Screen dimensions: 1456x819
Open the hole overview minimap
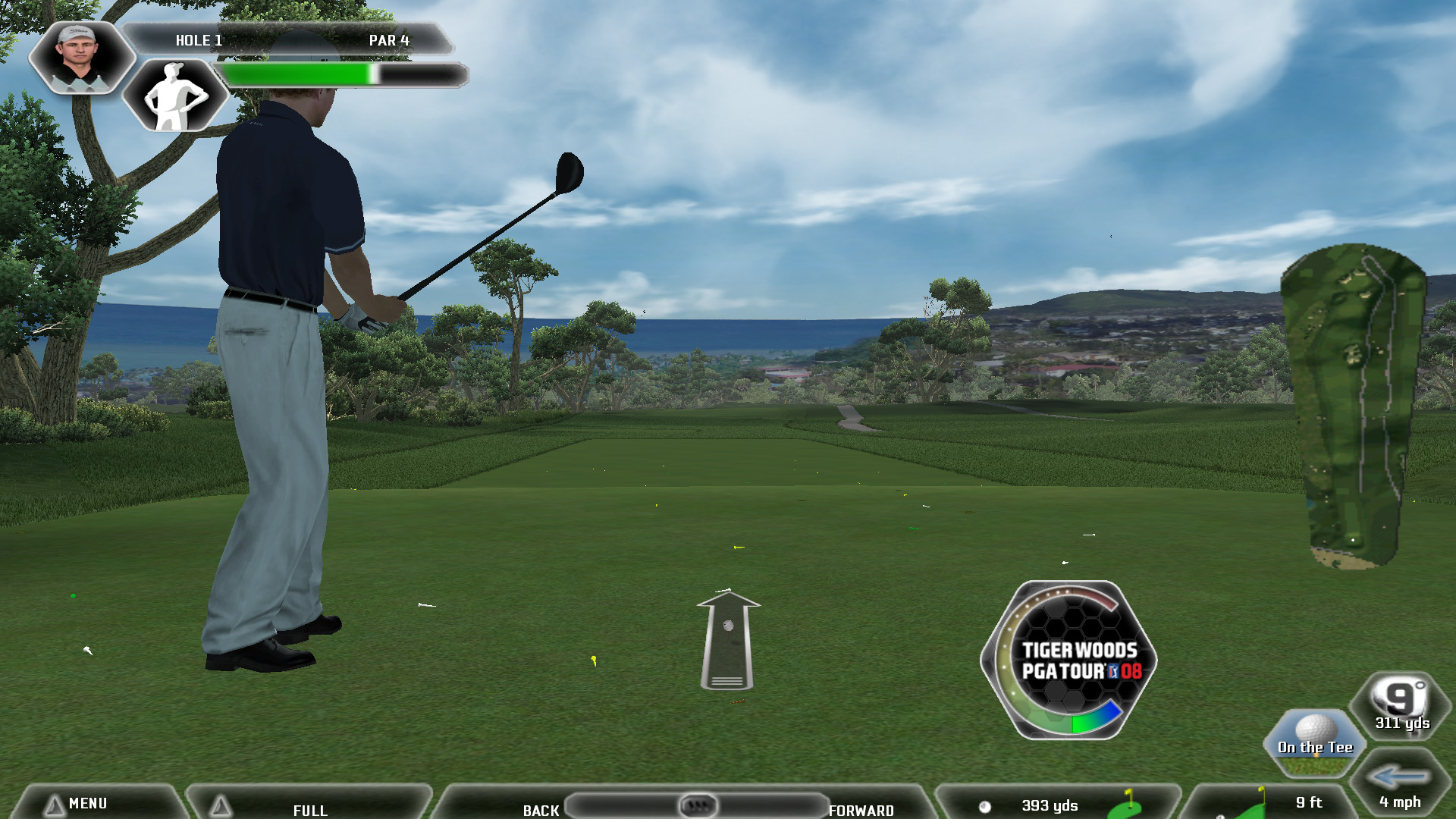pos(1354,406)
